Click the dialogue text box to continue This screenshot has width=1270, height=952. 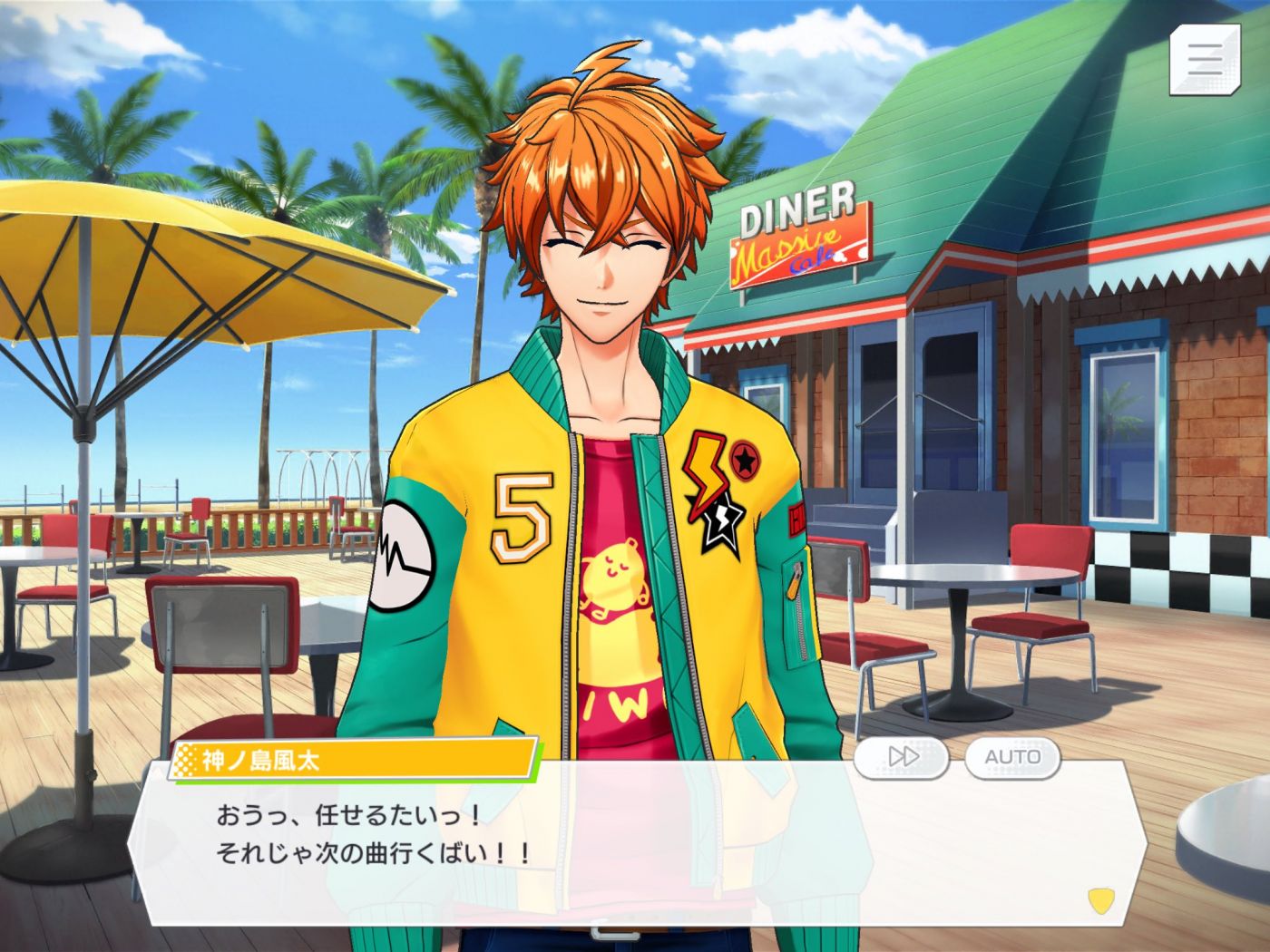point(626,843)
